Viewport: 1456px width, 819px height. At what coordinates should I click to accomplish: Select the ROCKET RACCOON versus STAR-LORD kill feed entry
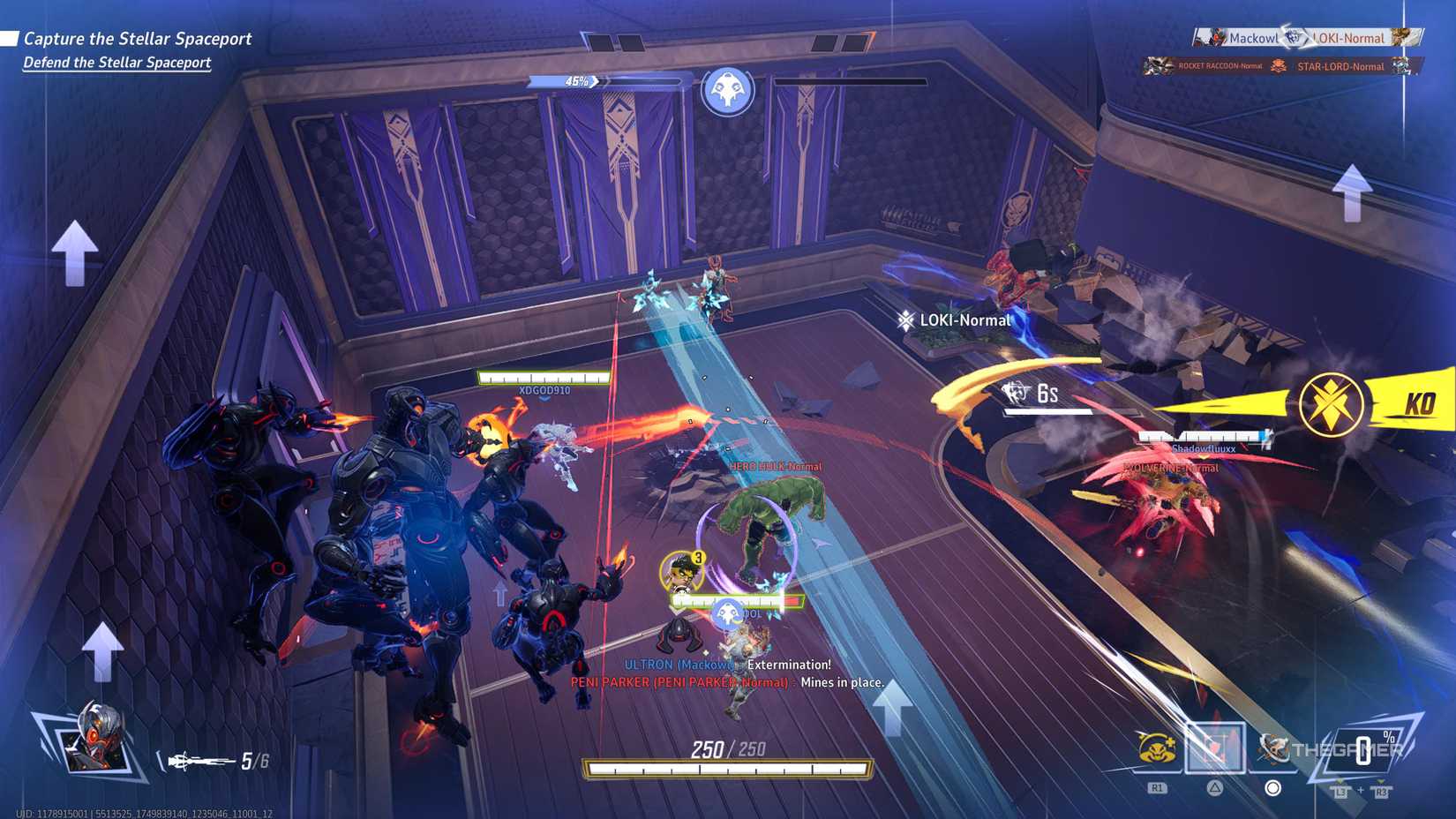[1277, 67]
